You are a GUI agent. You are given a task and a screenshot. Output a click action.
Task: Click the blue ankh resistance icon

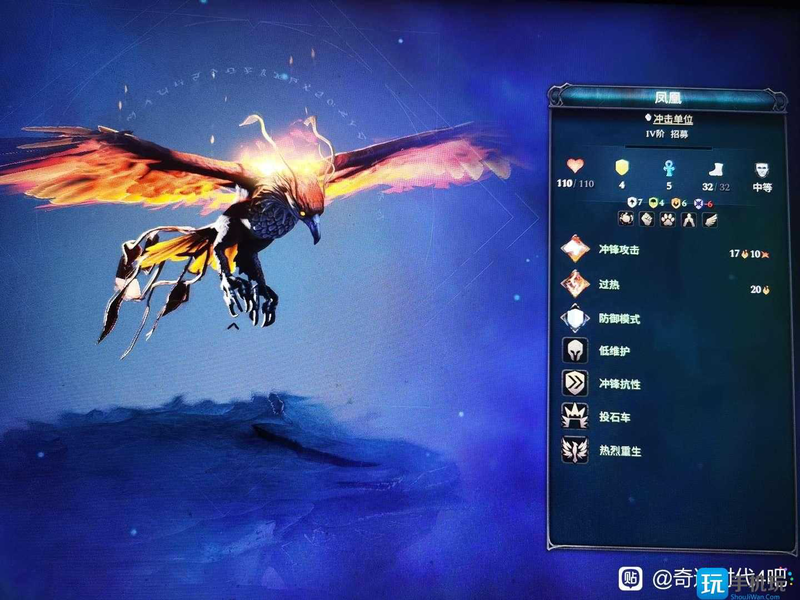point(668,166)
